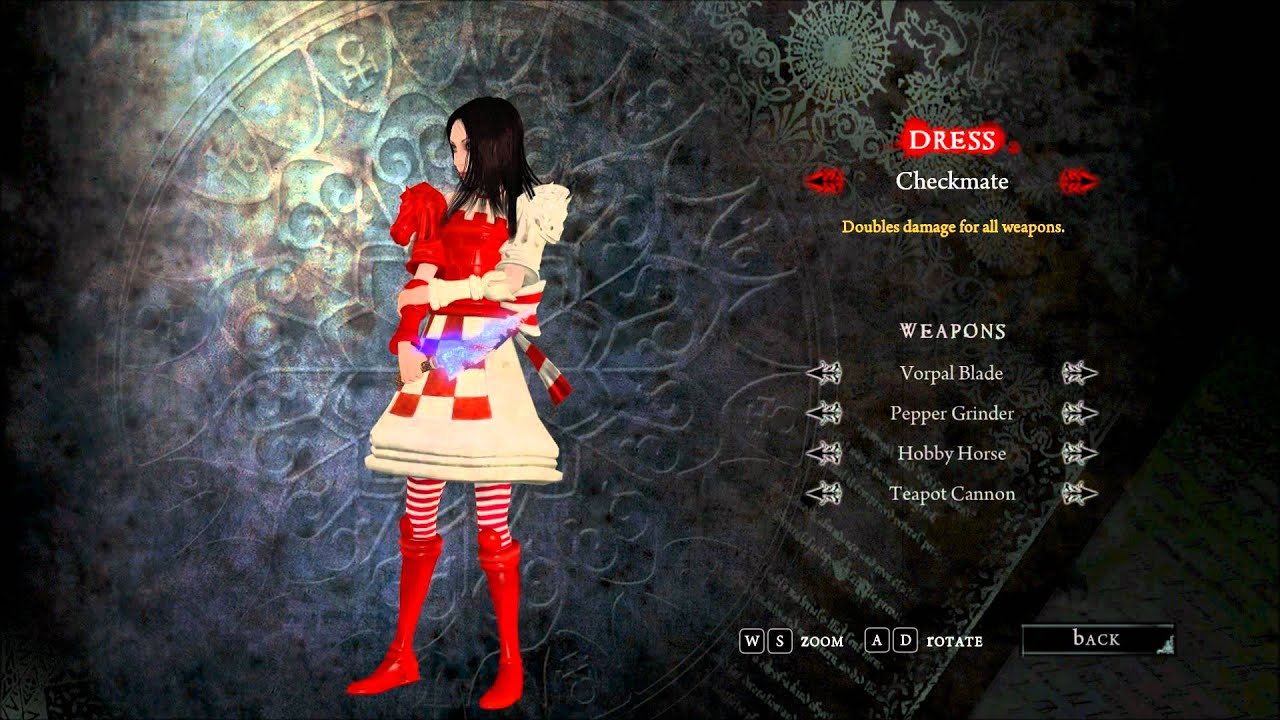
Task: Select previous dress with left red arrow
Action: click(x=826, y=181)
